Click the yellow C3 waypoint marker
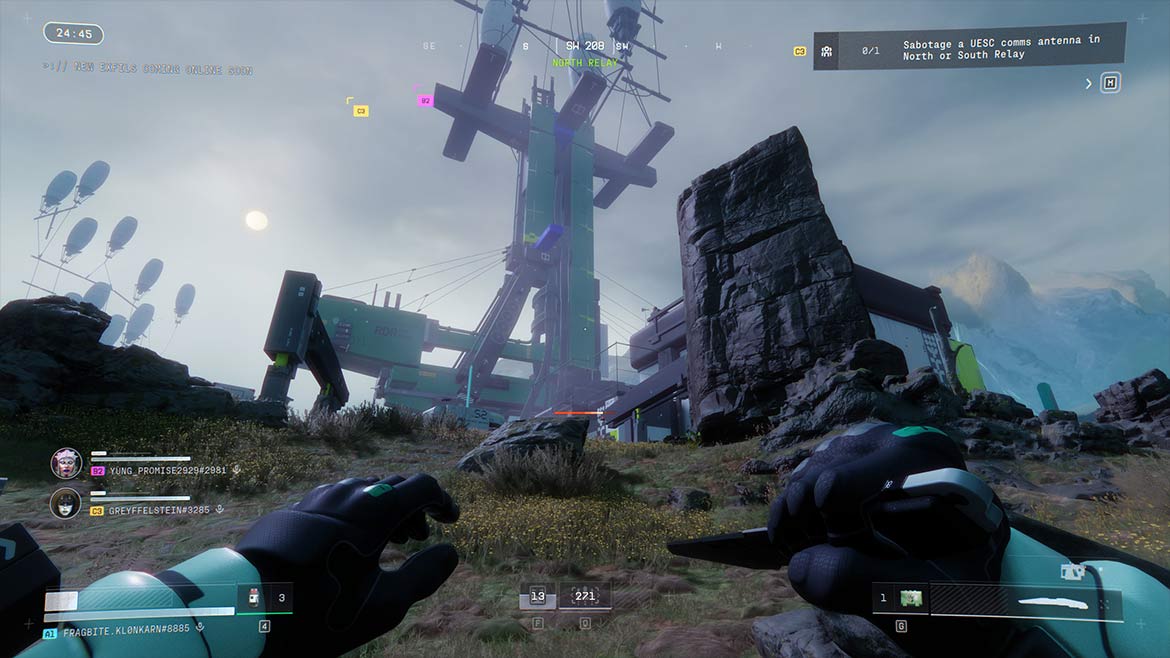 coord(361,111)
